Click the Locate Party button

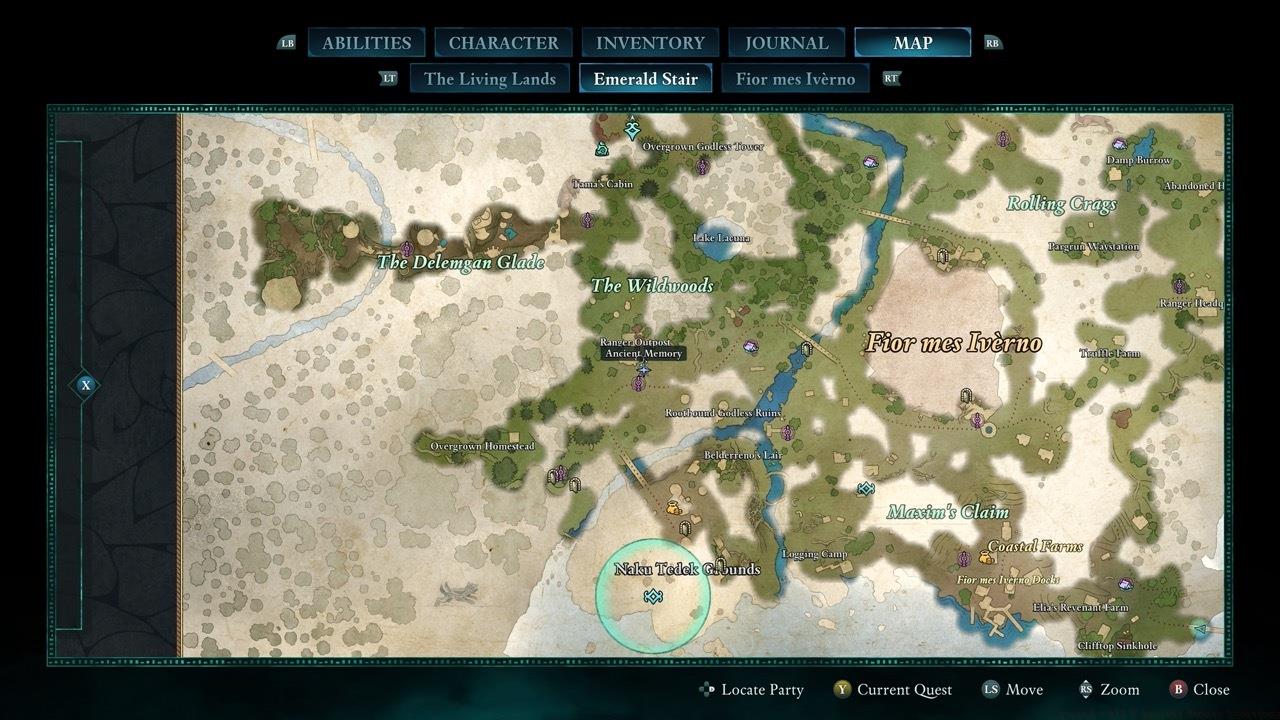click(753, 689)
